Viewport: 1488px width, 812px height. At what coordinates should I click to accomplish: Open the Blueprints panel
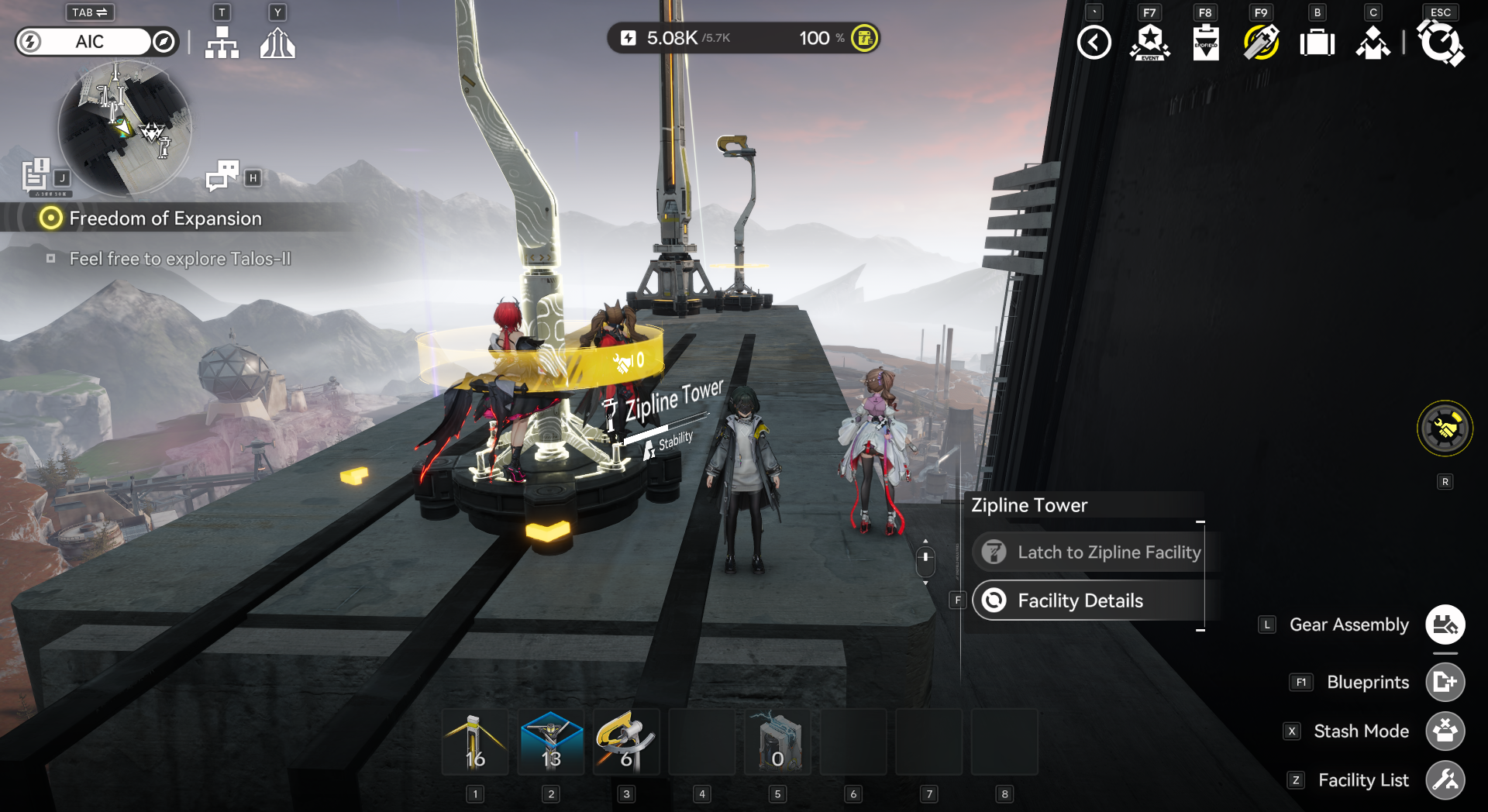click(x=1445, y=682)
